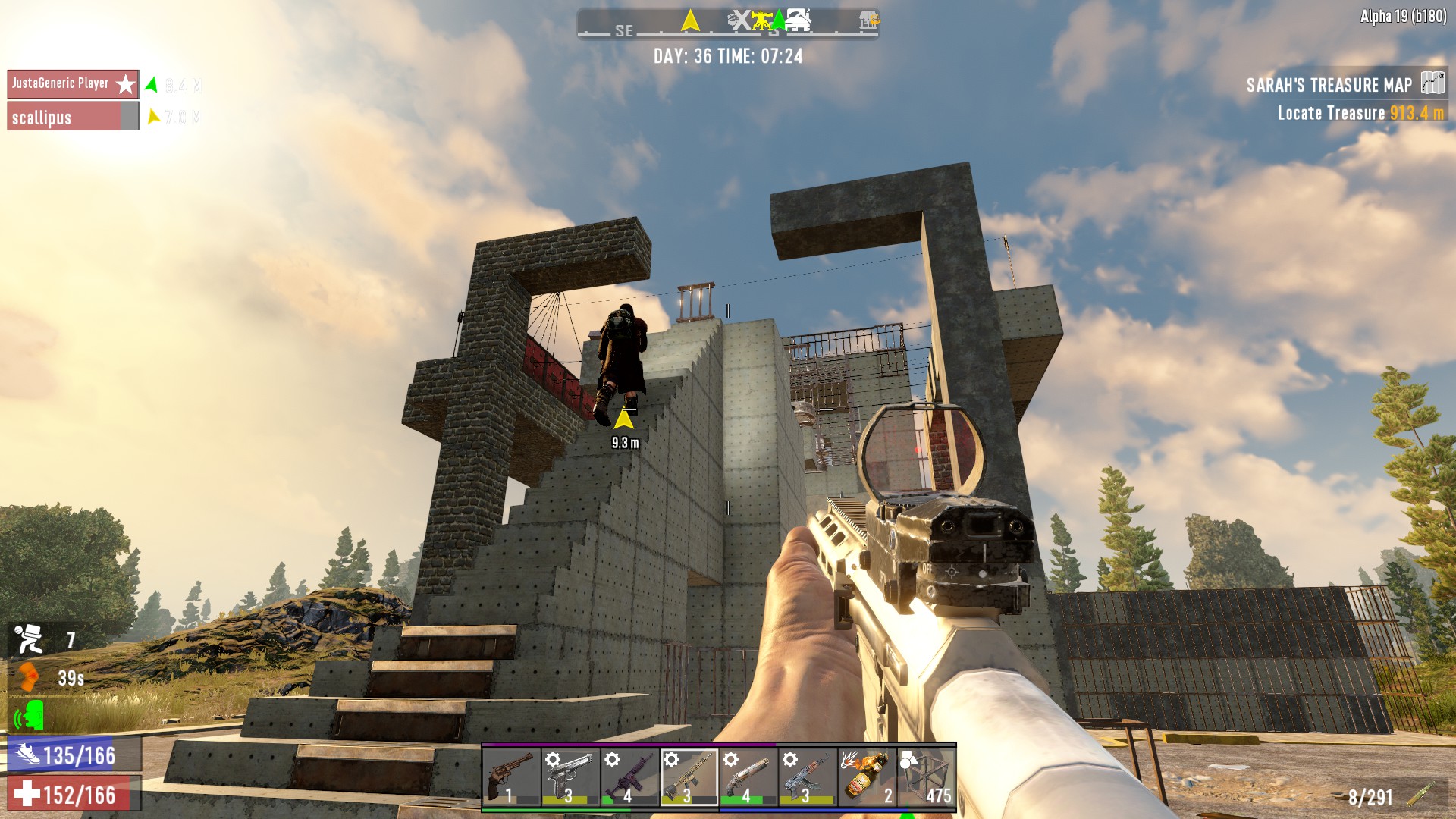The height and width of the screenshot is (819, 1456).
Task: Click the yellow arrow marker on compass
Action: click(690, 20)
